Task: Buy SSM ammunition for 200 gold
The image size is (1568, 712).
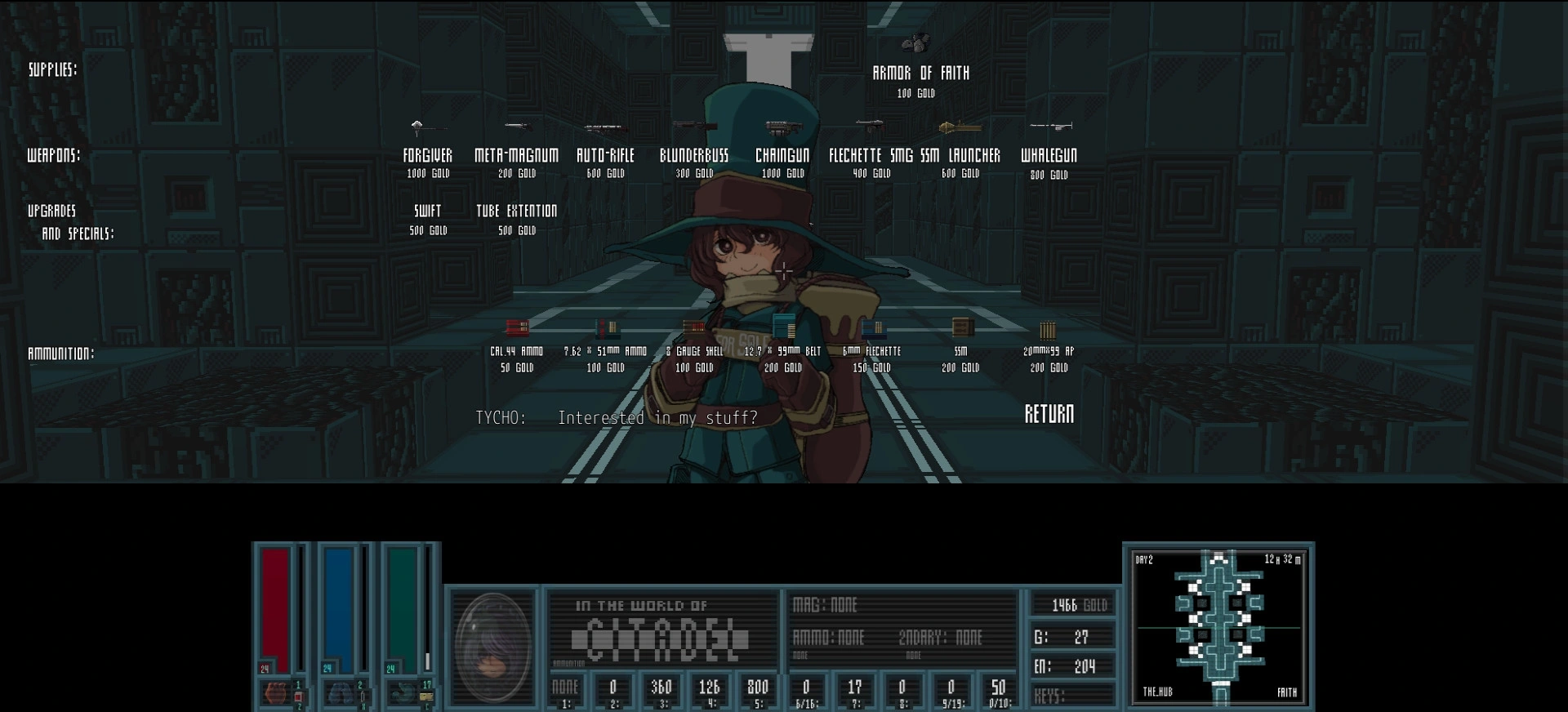Action: 960,351
